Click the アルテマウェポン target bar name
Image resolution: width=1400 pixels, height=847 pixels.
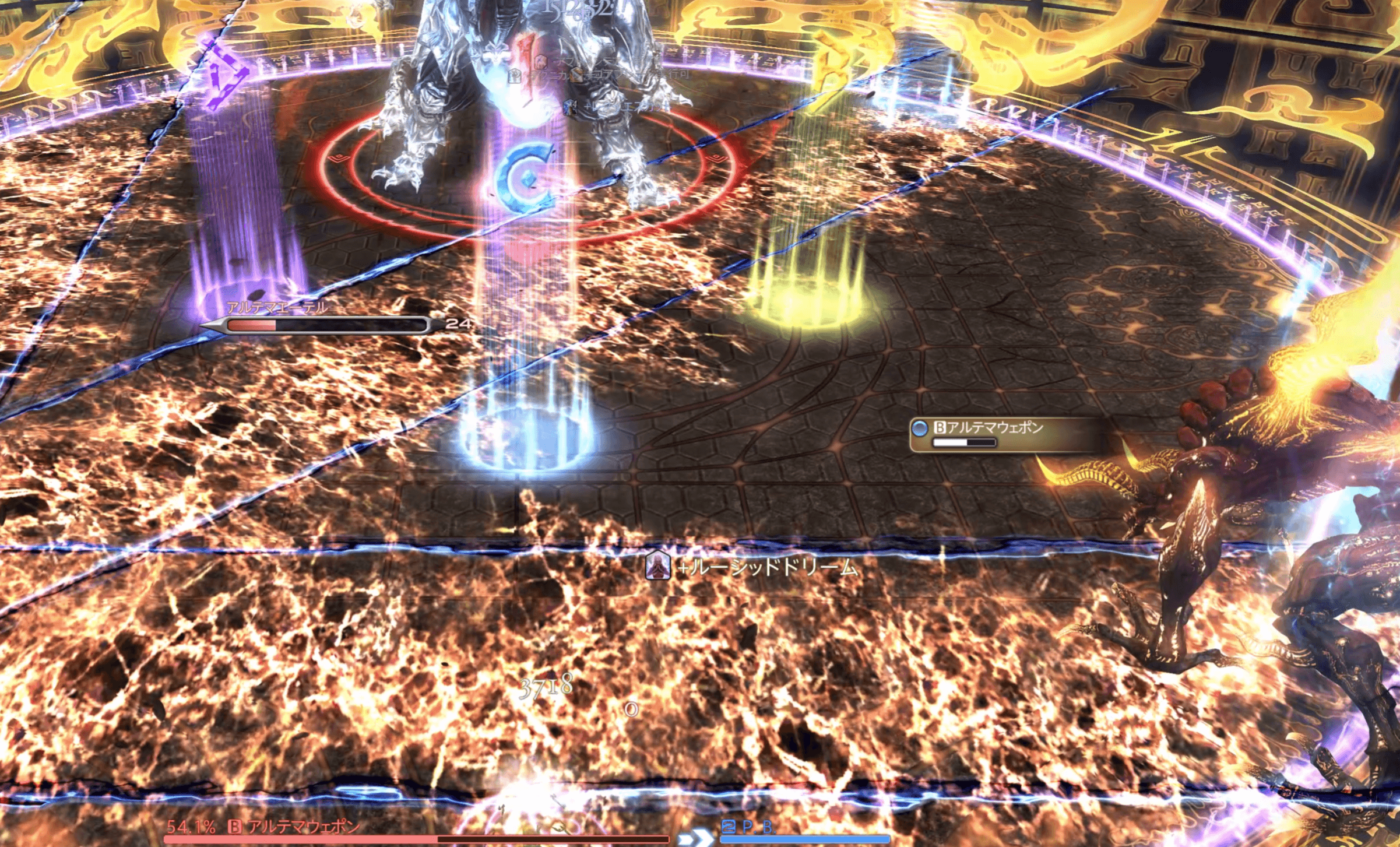click(303, 827)
